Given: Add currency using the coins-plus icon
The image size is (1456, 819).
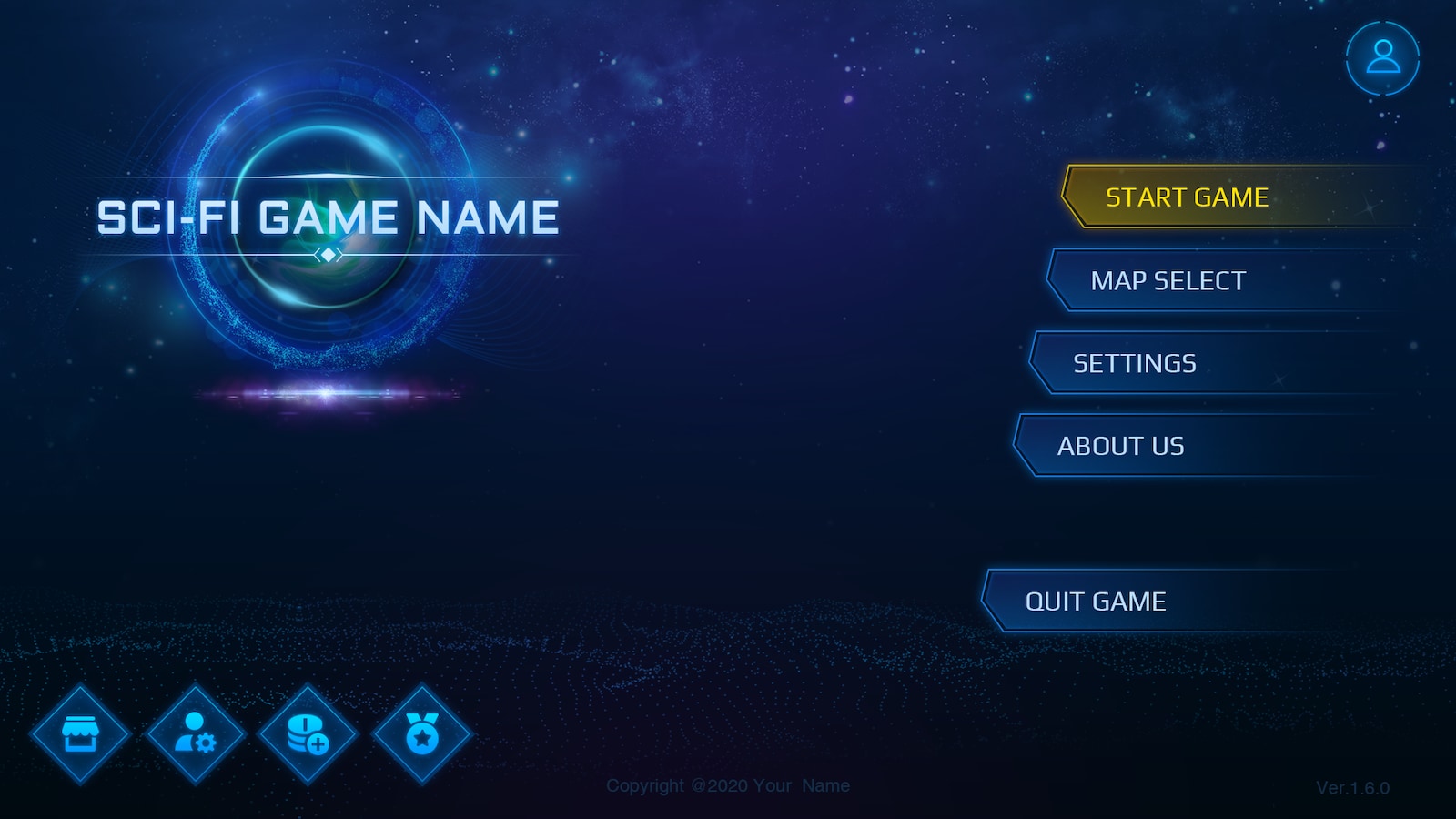Looking at the screenshot, I should click(x=307, y=733).
